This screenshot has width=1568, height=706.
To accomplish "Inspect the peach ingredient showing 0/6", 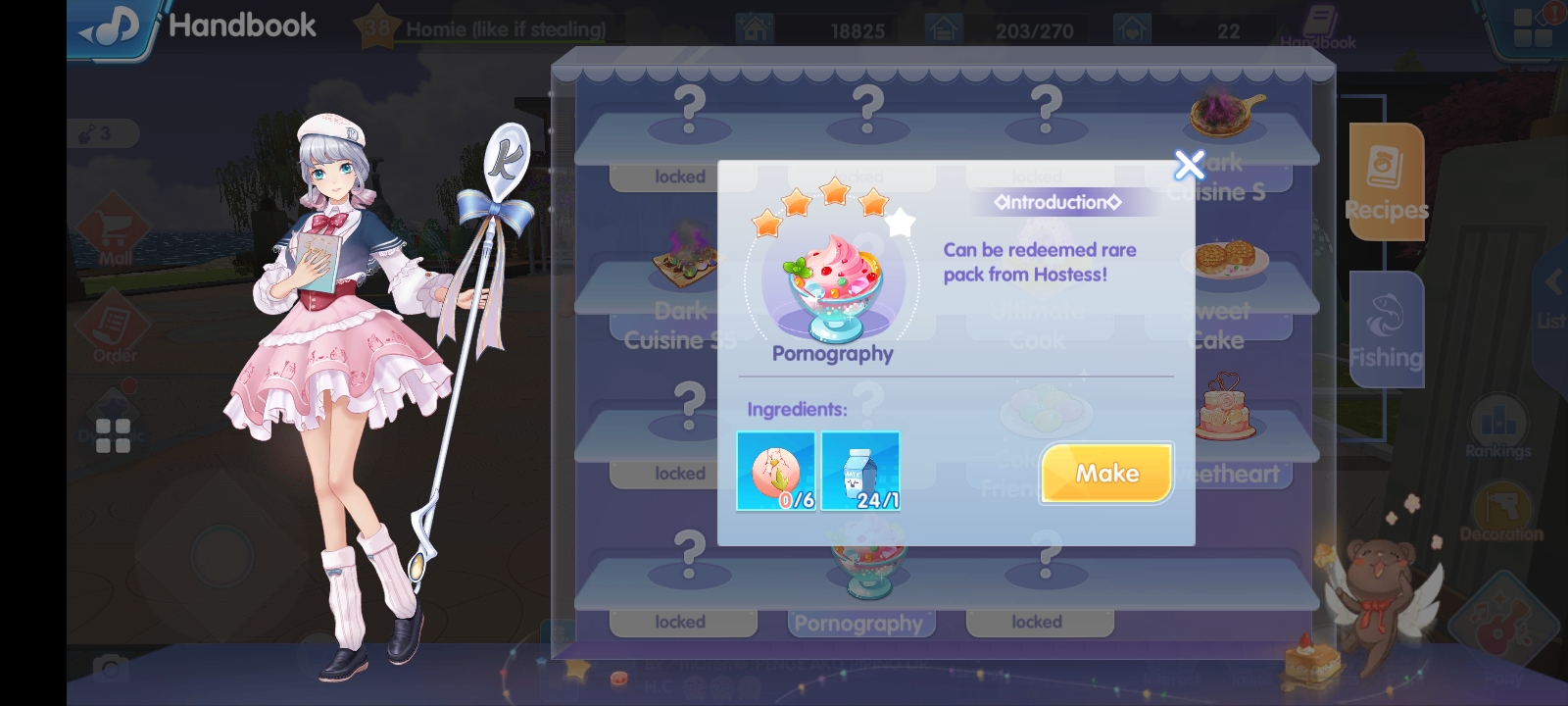I will pos(774,471).
